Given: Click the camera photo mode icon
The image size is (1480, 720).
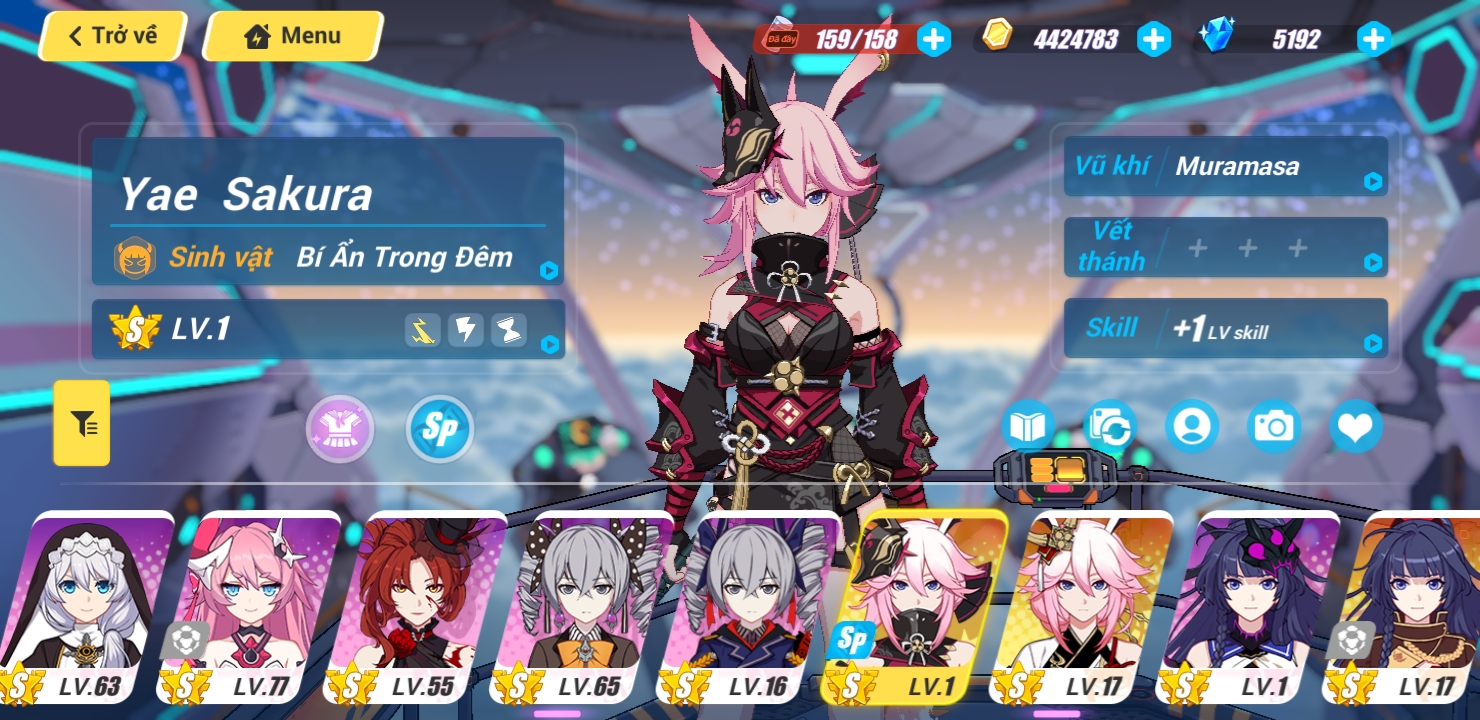Looking at the screenshot, I should 1272,426.
